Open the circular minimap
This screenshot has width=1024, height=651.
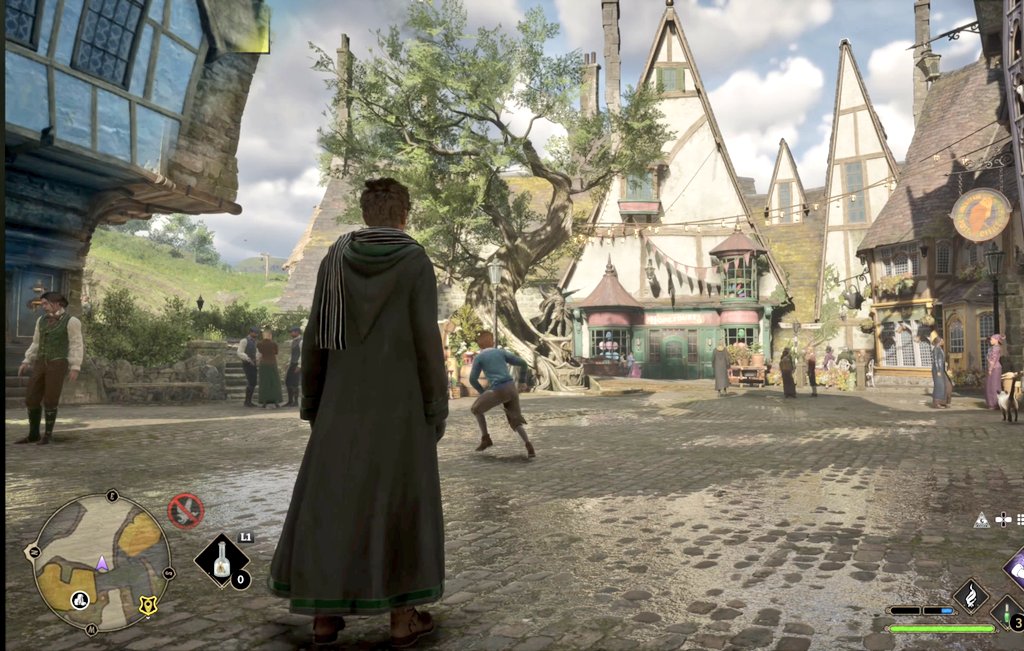[x=101, y=562]
